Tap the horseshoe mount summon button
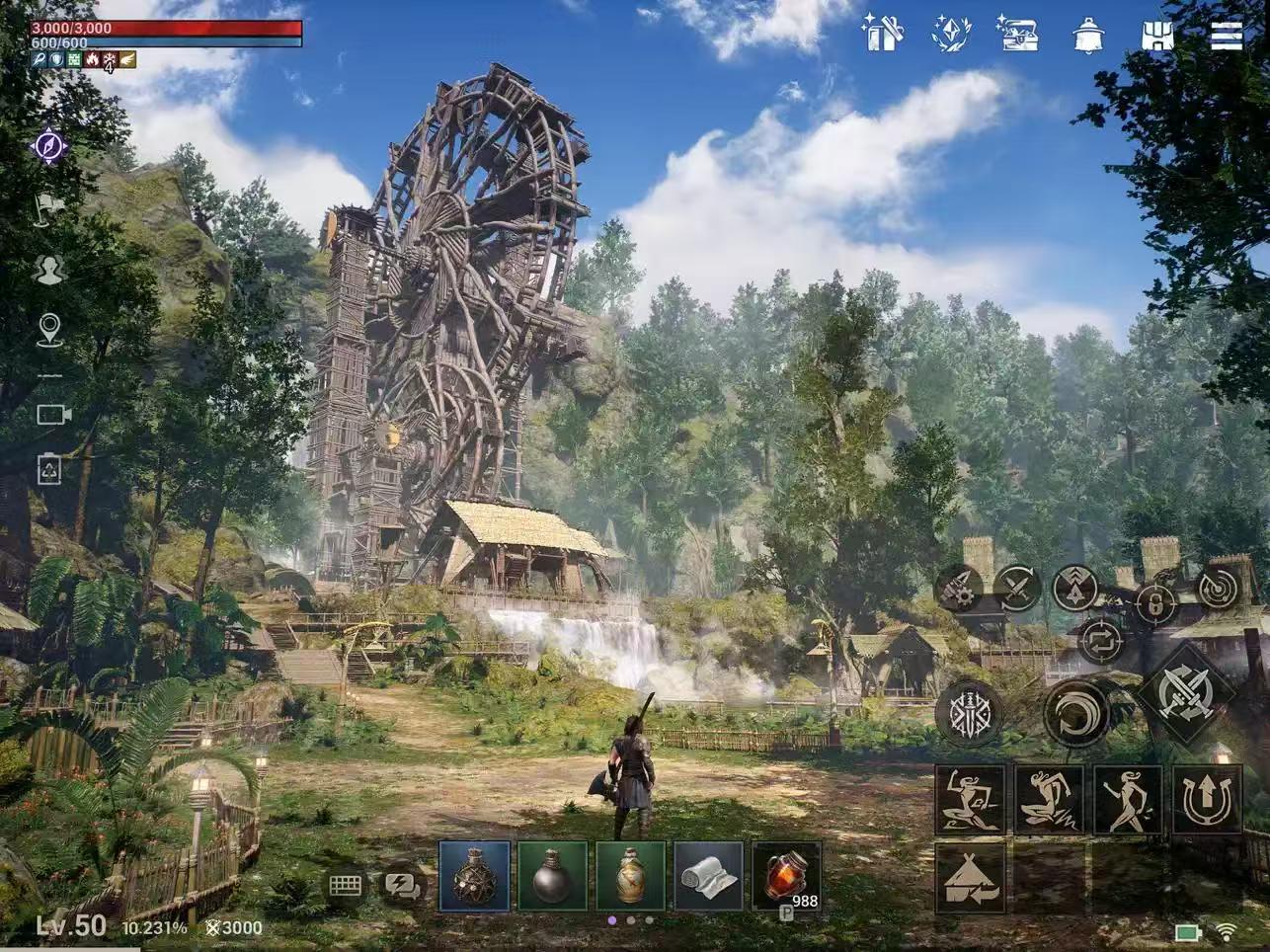 click(1207, 800)
